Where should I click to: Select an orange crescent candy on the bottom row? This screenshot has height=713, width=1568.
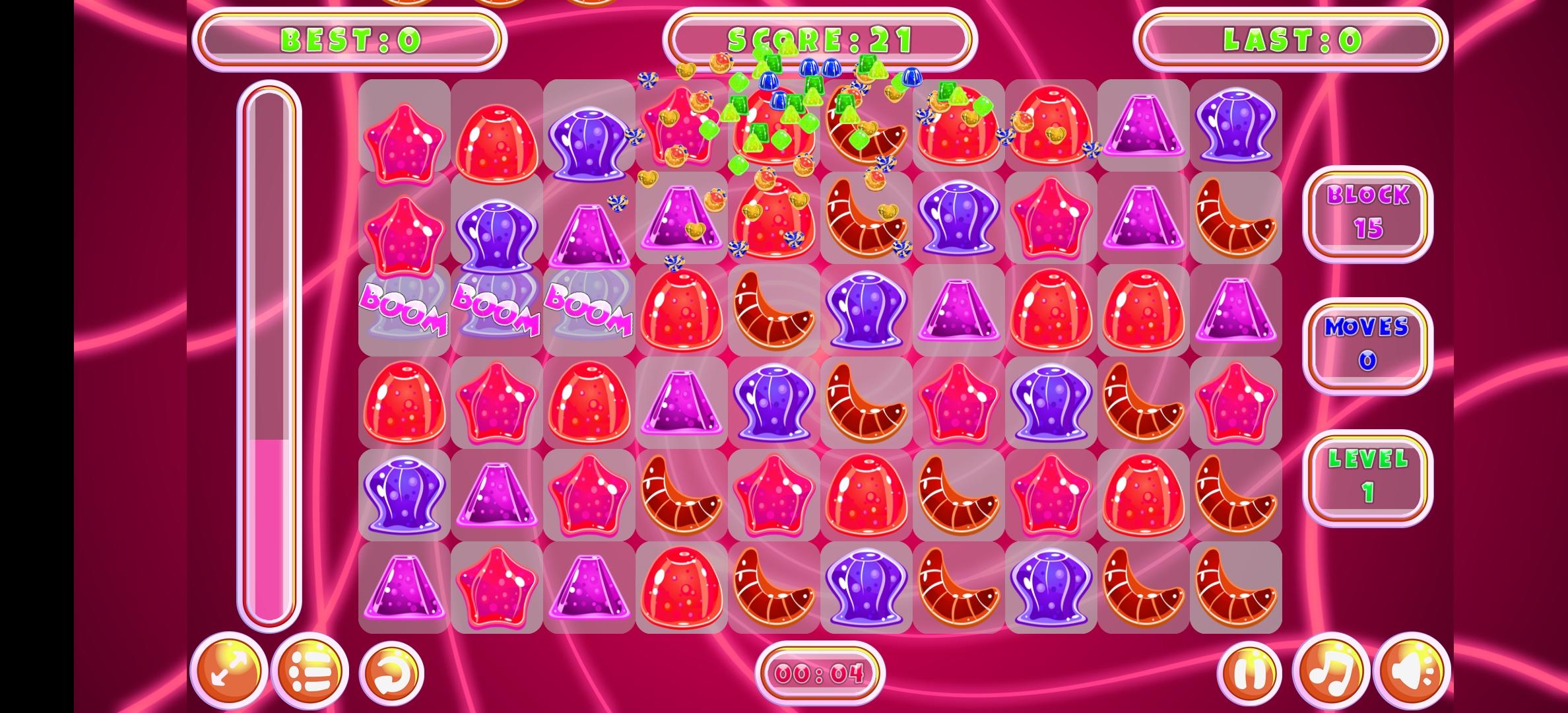(773, 588)
